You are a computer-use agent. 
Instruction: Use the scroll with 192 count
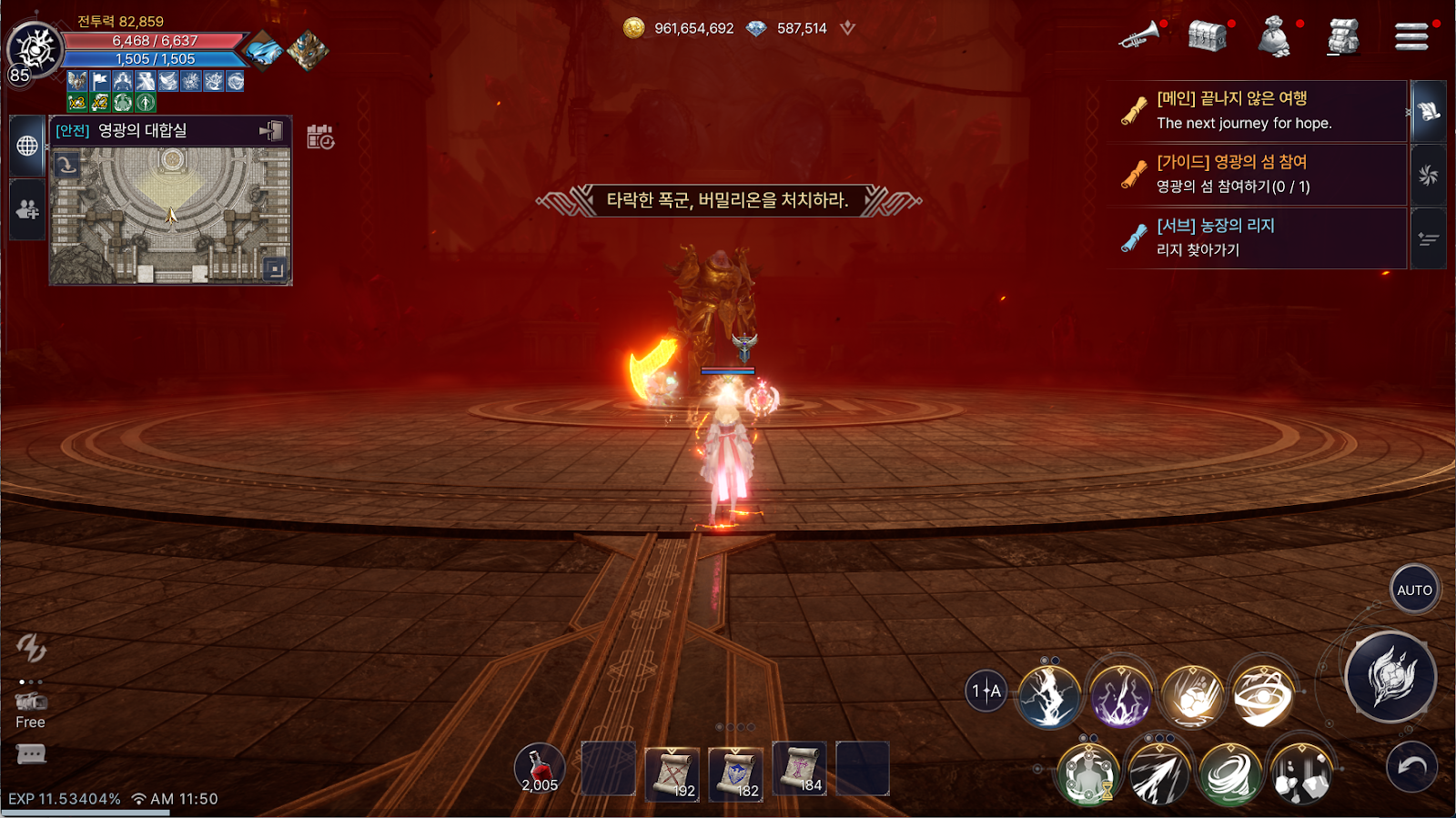(x=672, y=773)
